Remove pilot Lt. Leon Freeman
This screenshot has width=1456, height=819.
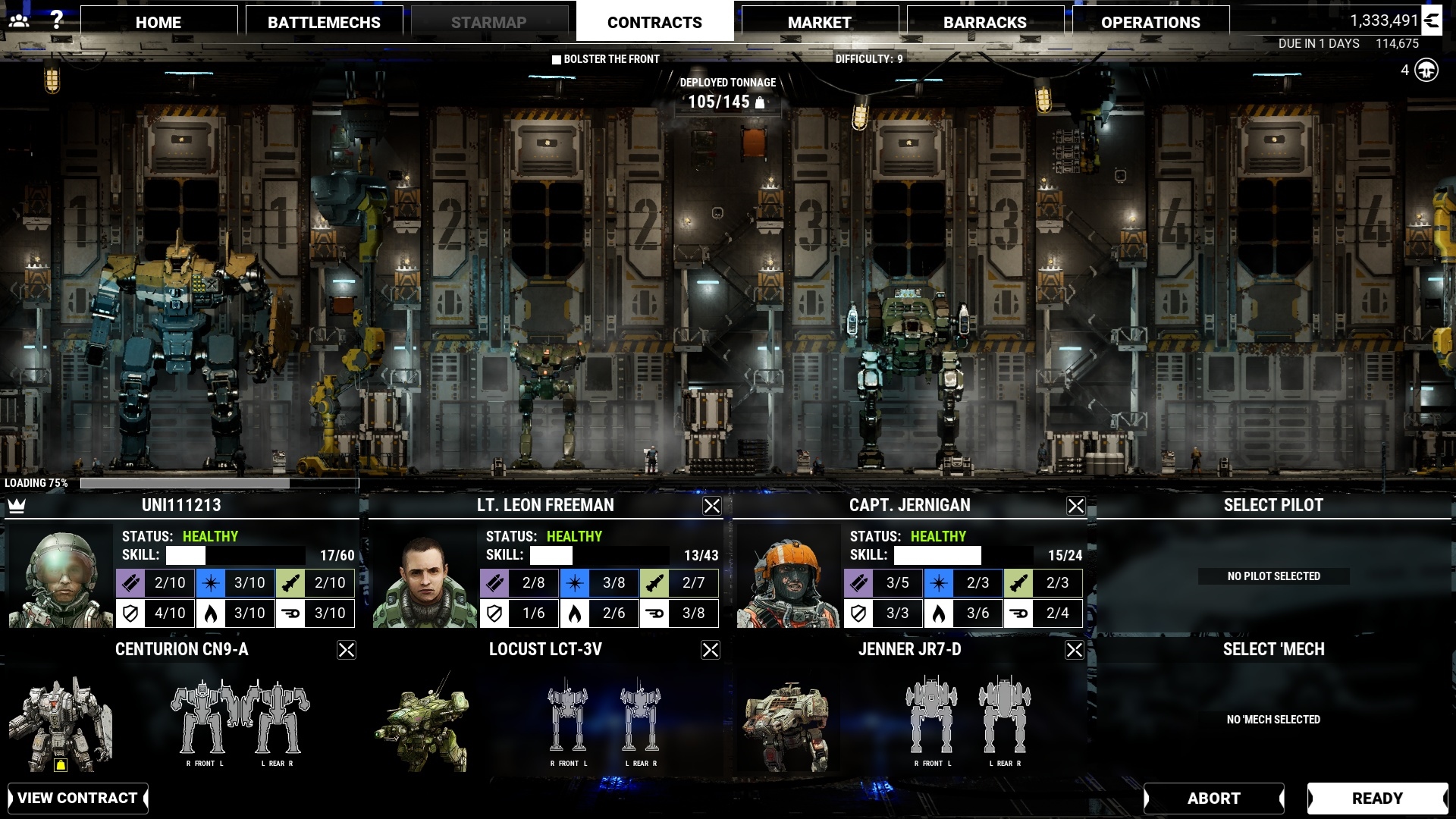pyautogui.click(x=711, y=506)
